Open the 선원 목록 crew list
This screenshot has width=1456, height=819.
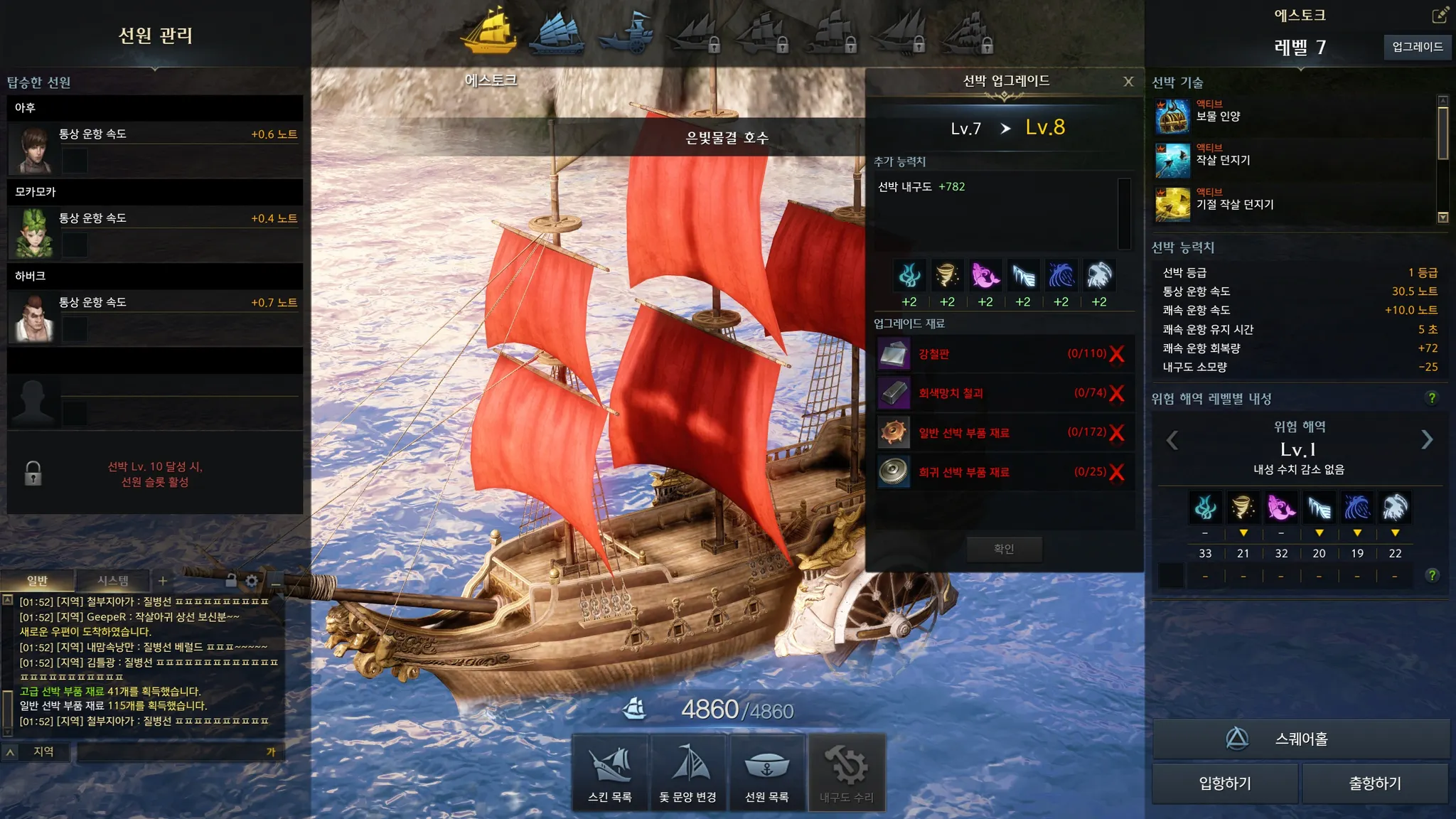[x=766, y=772]
